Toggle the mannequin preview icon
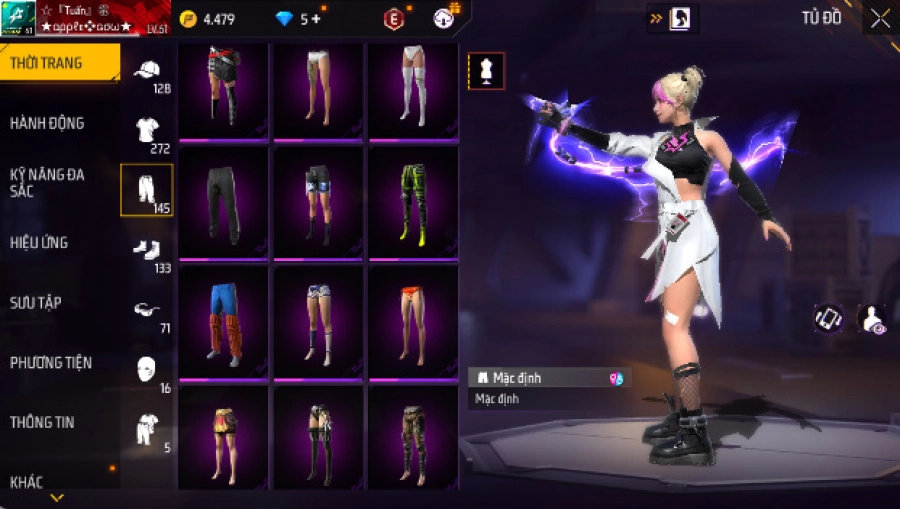The height and width of the screenshot is (509, 900). (x=486, y=70)
